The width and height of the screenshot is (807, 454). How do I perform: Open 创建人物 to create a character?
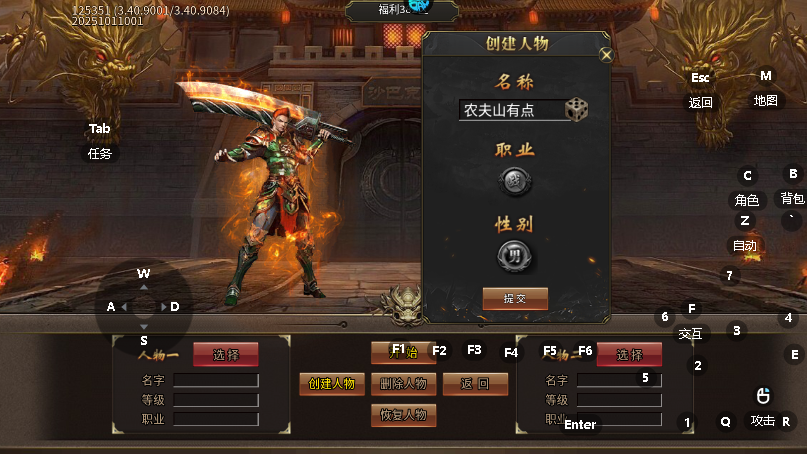pos(332,384)
